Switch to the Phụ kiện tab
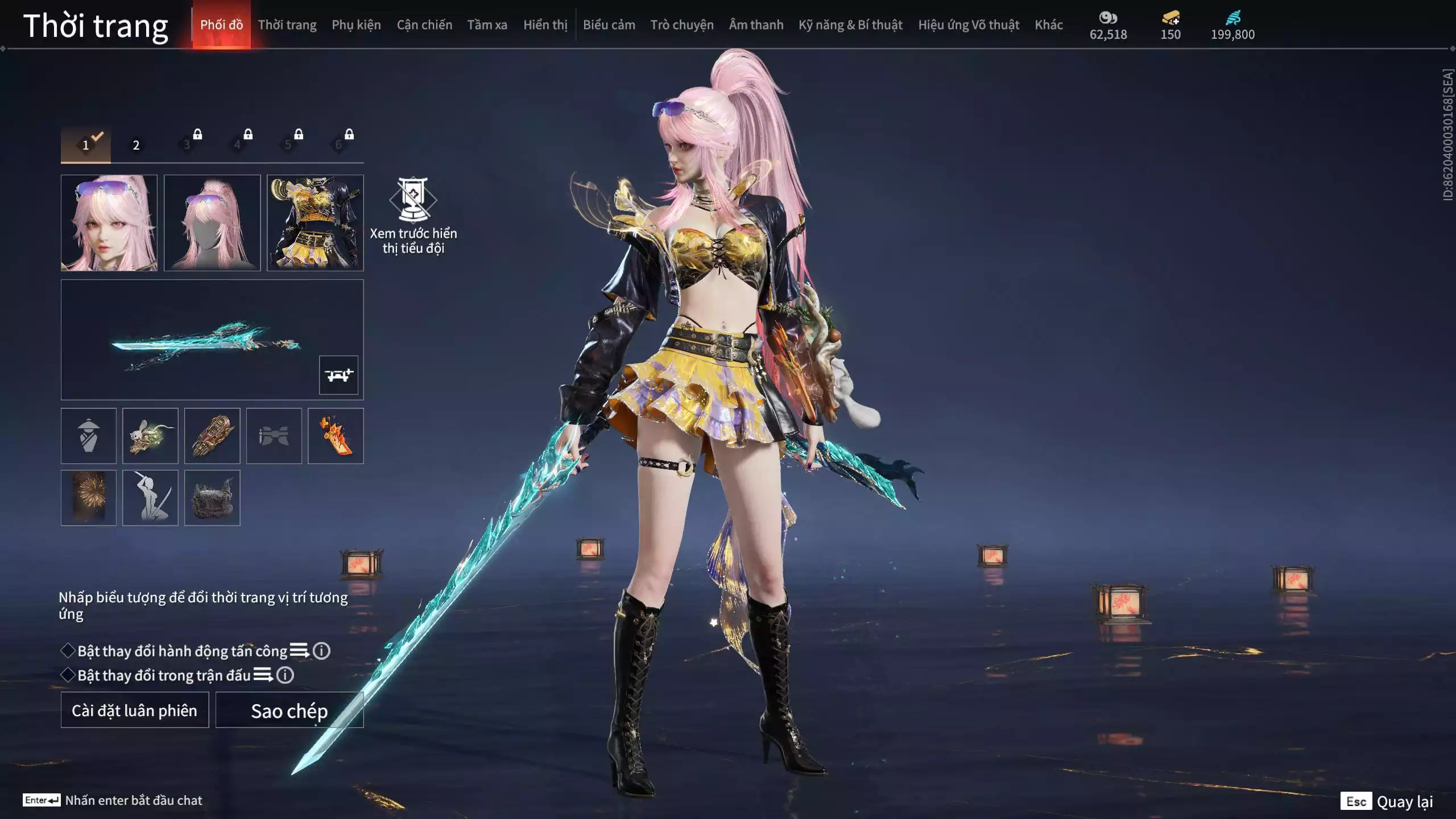Screen dimensions: 1456x819 pyautogui.click(x=356, y=25)
